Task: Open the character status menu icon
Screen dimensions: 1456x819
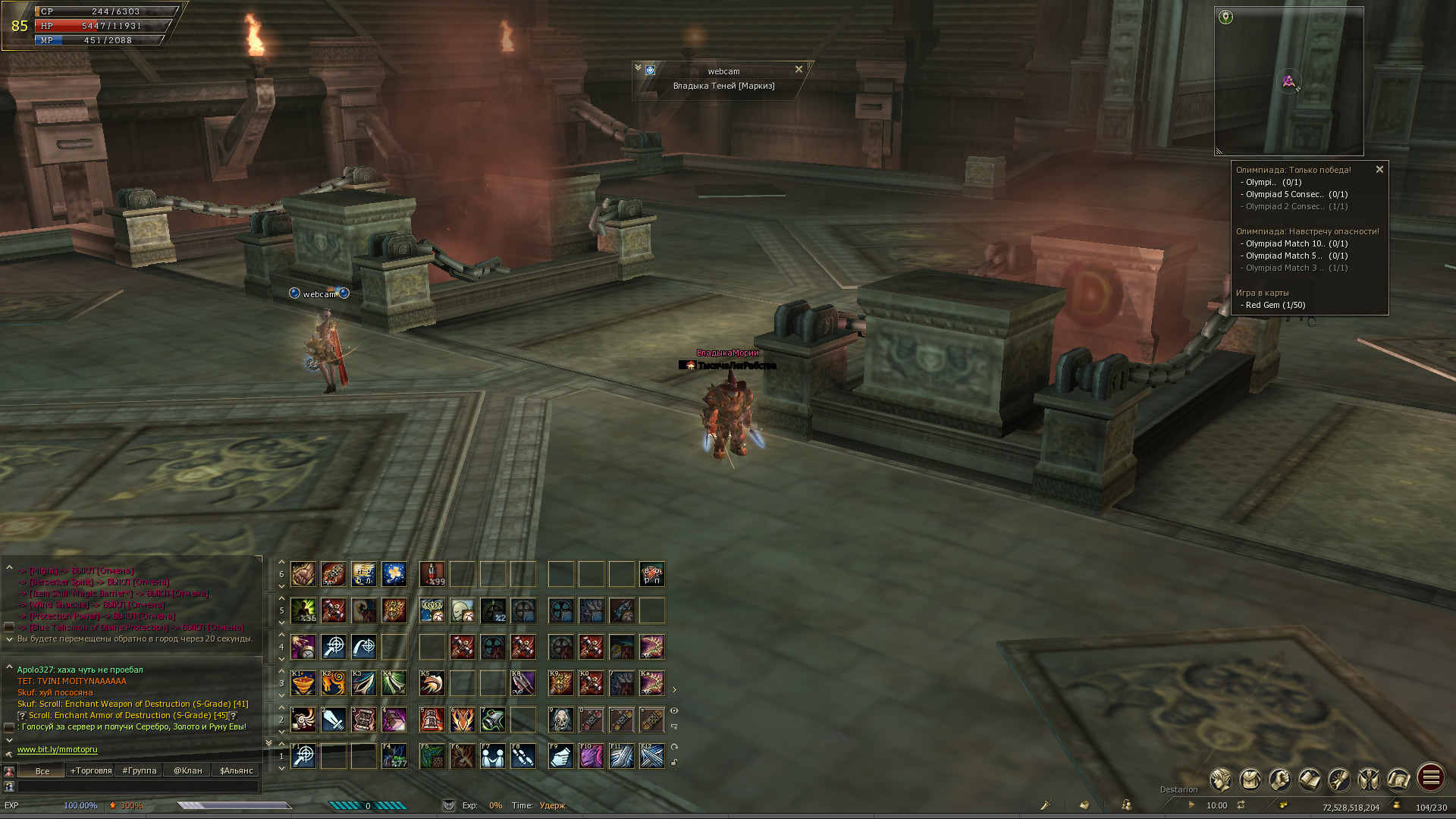Action: (1220, 779)
